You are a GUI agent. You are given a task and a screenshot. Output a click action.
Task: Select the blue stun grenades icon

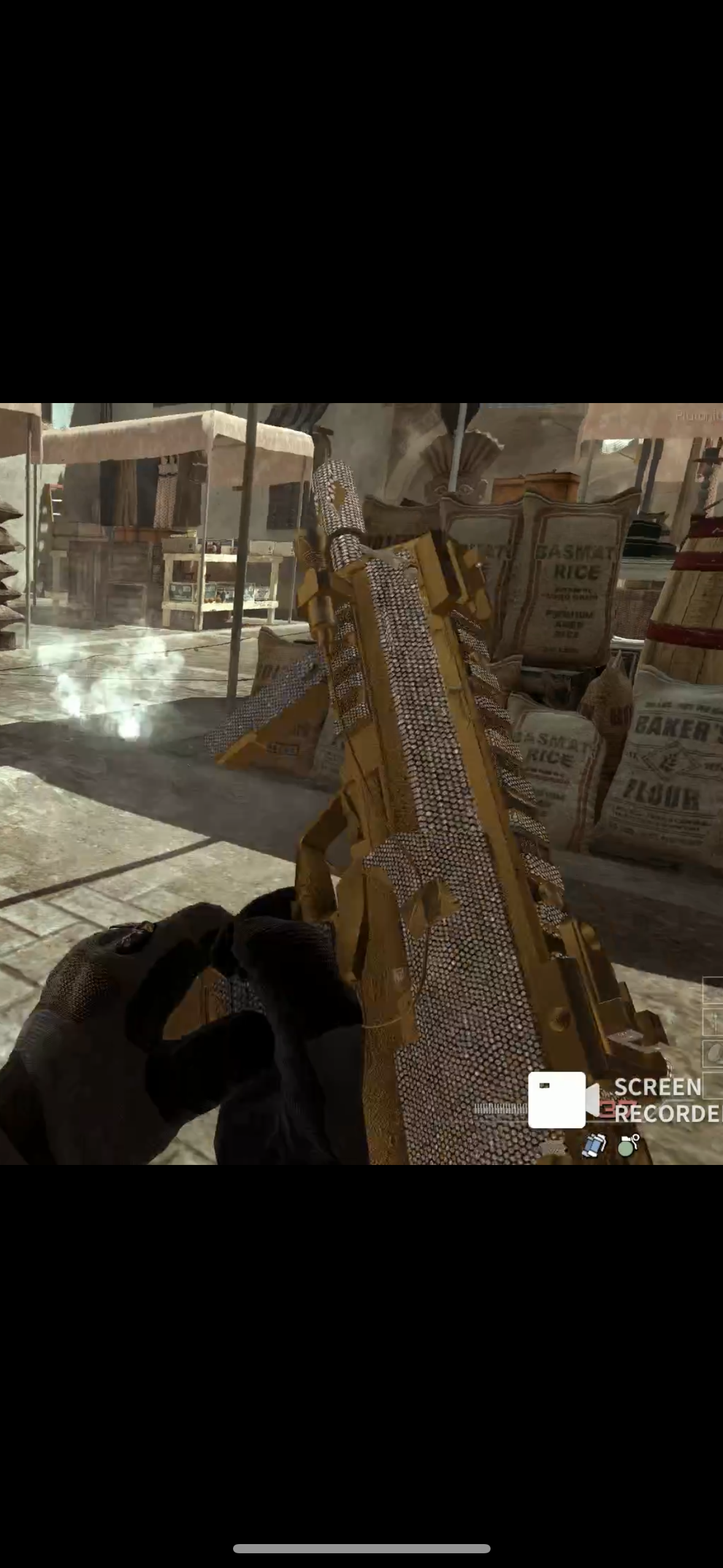[593, 1145]
